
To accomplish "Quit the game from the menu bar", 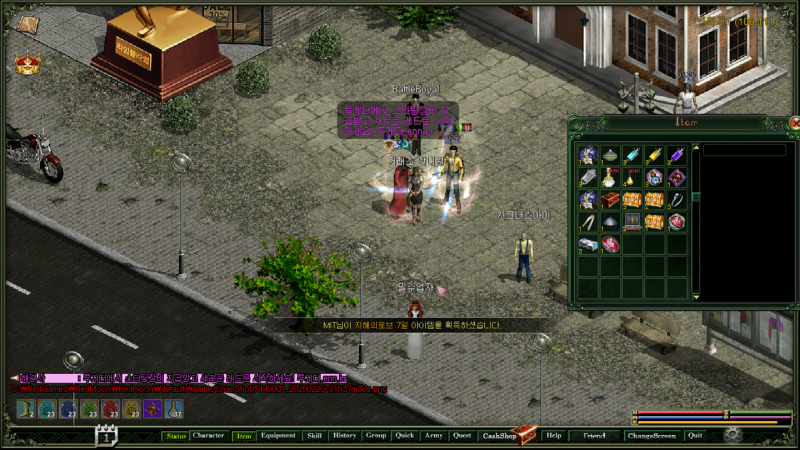I will point(695,436).
